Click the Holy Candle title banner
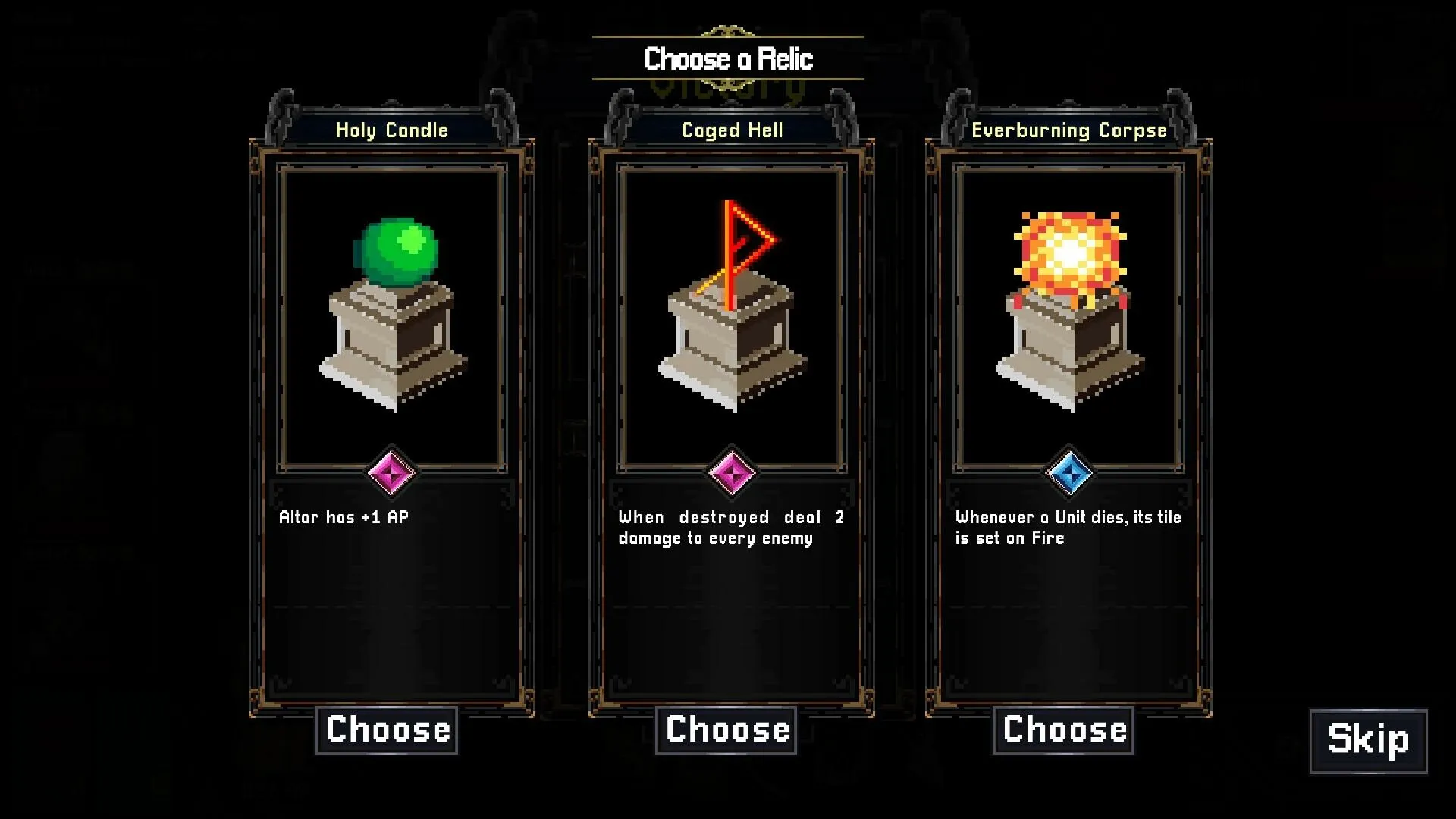This screenshot has width=1456, height=819. pos(391,130)
